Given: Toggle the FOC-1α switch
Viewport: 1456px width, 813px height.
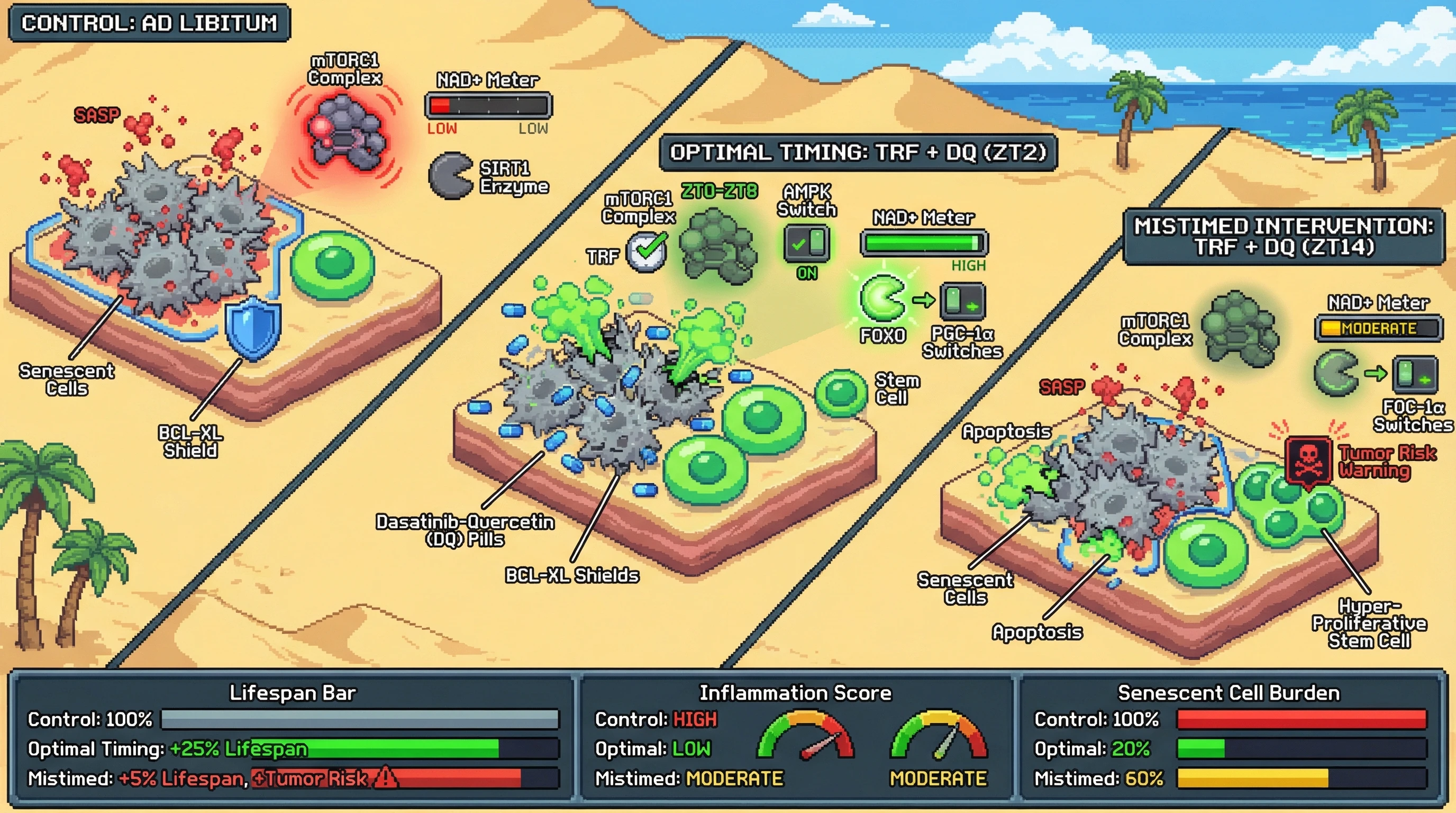Looking at the screenshot, I should click(x=1415, y=374).
